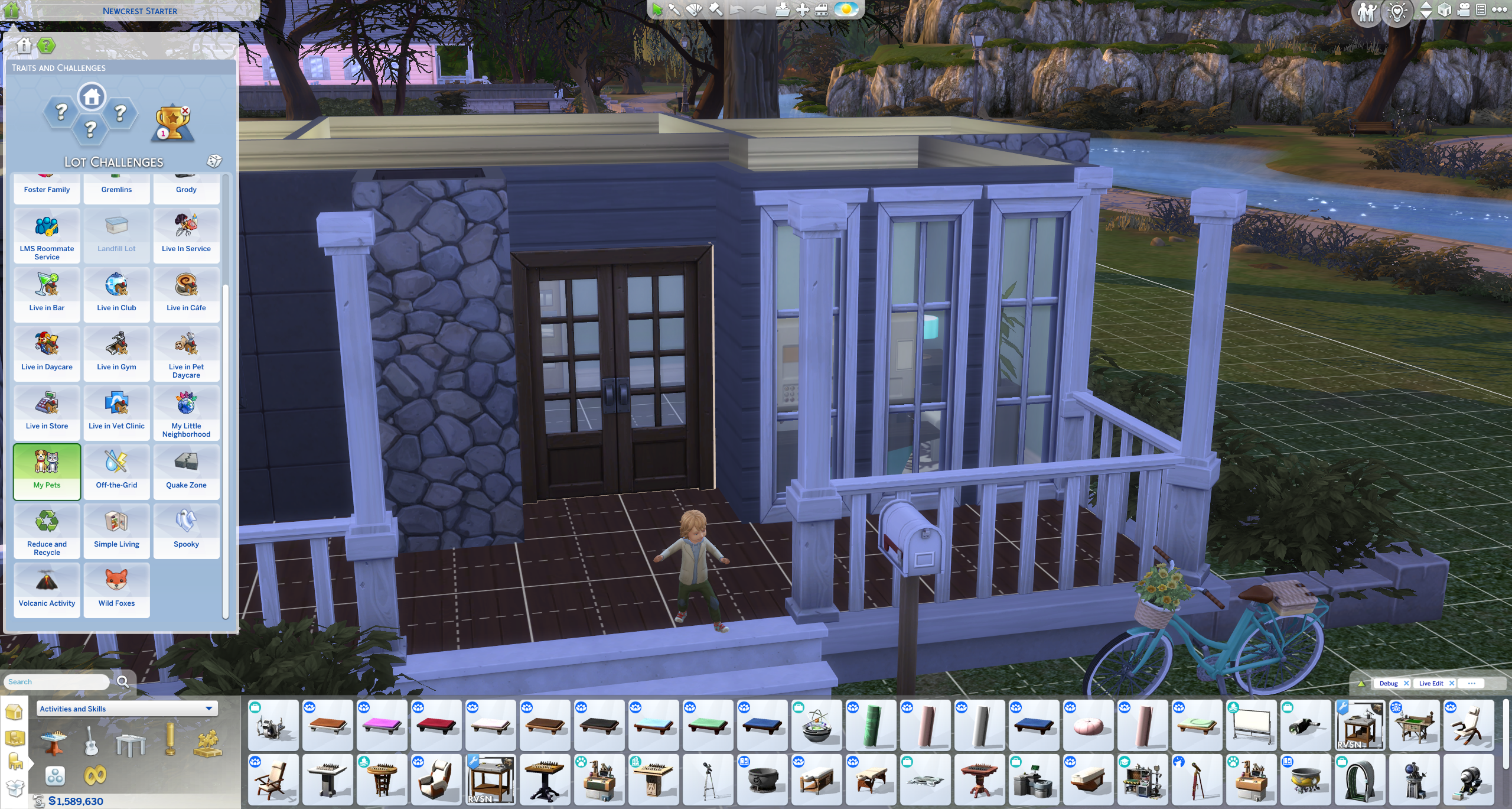This screenshot has width=1512, height=809.
Task: Toggle the Live in Café challenge
Action: coord(186,294)
